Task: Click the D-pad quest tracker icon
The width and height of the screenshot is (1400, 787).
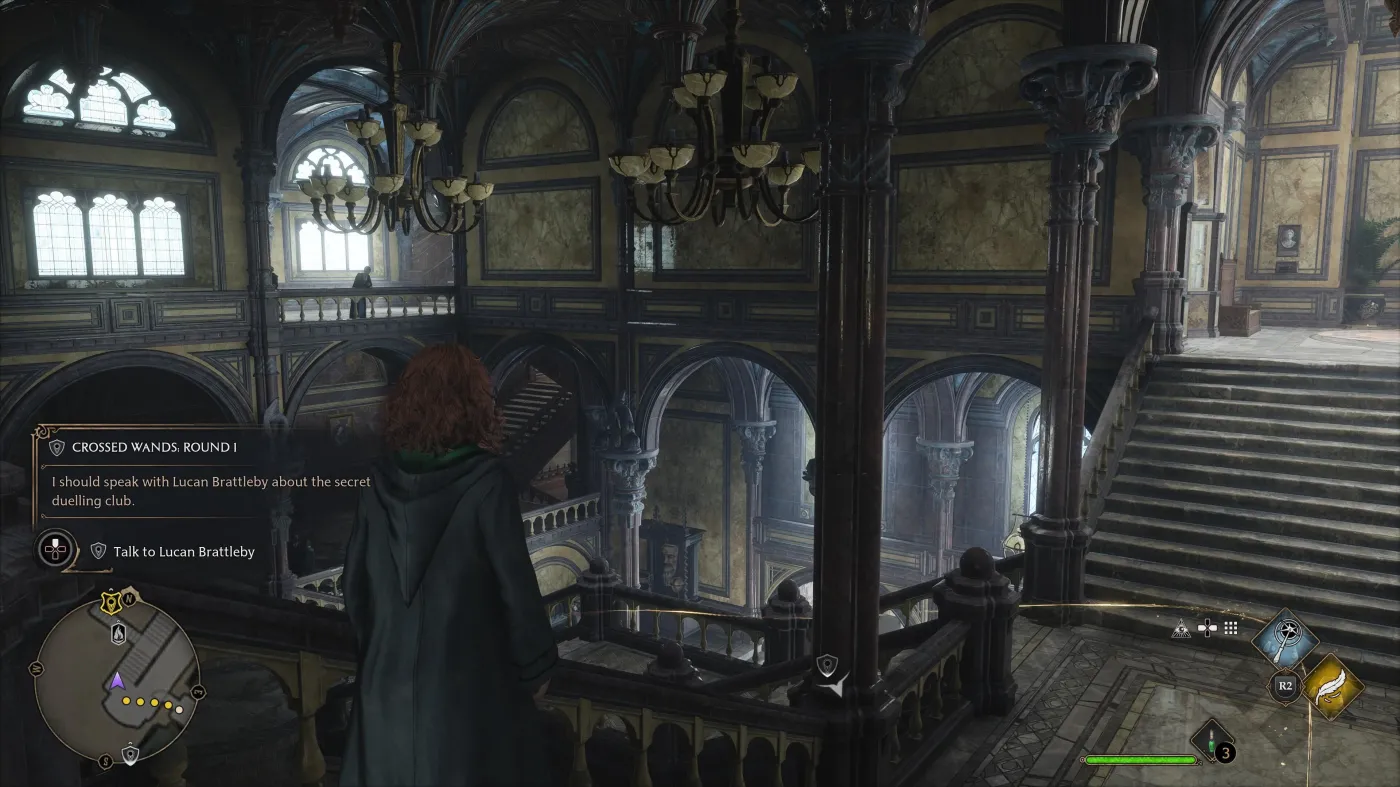Action: tap(55, 549)
